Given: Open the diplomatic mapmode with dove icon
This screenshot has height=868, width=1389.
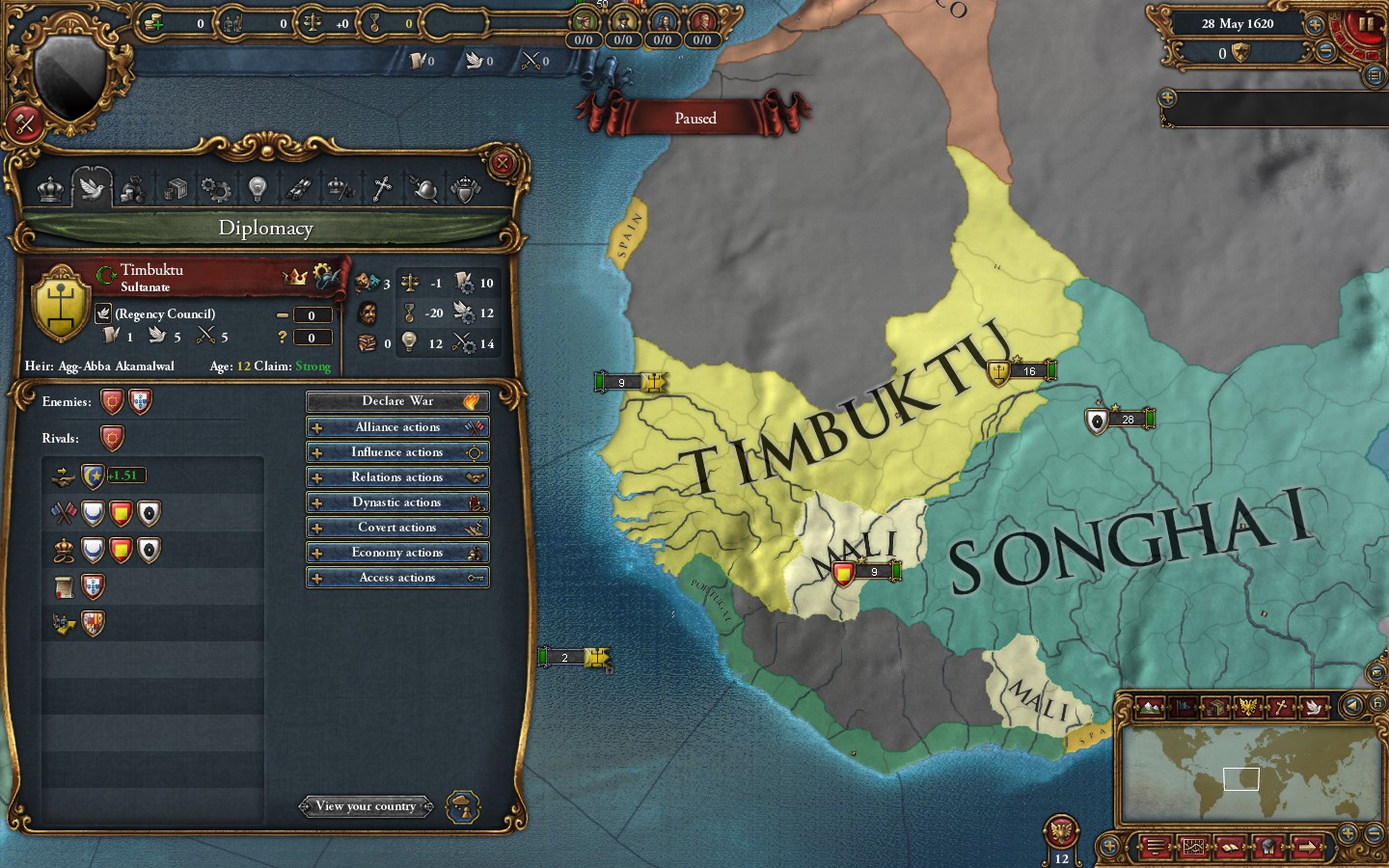Looking at the screenshot, I should pos(1315,708).
